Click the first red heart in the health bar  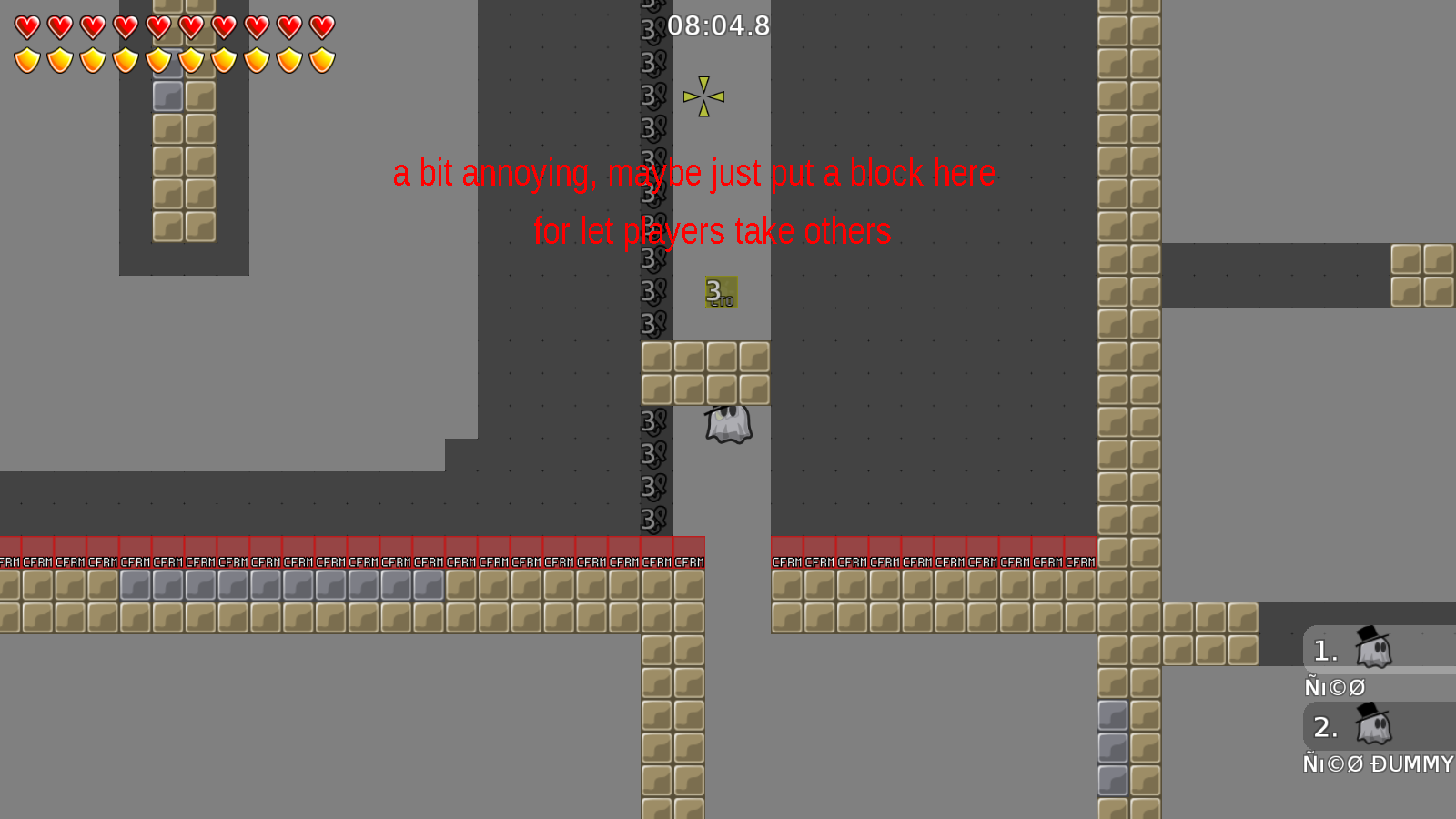pyautogui.click(x=26, y=27)
